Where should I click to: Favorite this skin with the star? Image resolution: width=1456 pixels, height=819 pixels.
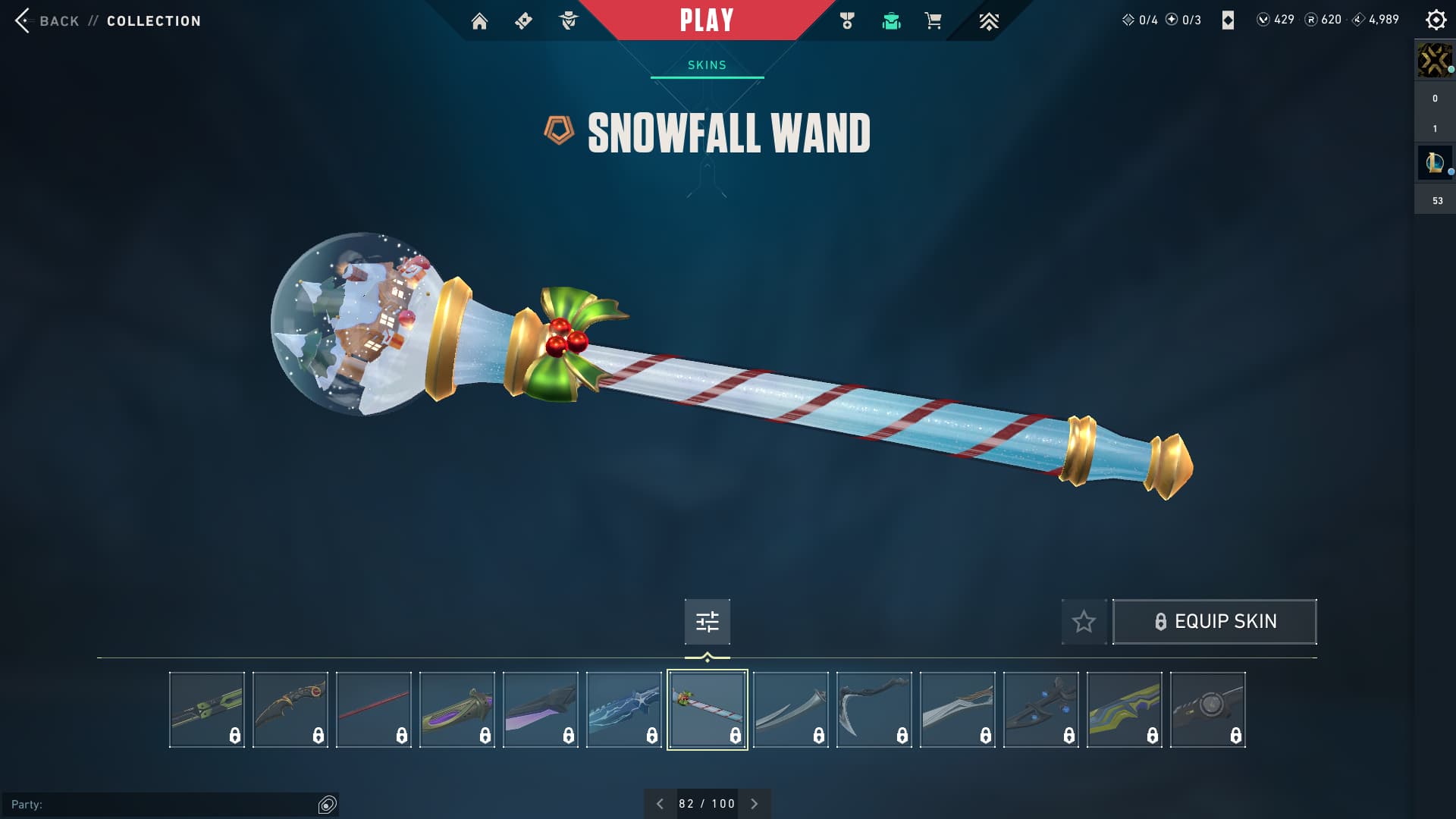[x=1084, y=622]
